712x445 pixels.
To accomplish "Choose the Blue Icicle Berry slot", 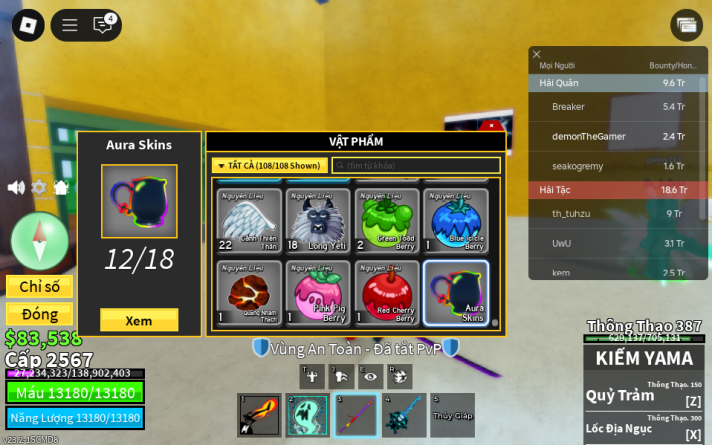I will pyautogui.click(x=456, y=220).
